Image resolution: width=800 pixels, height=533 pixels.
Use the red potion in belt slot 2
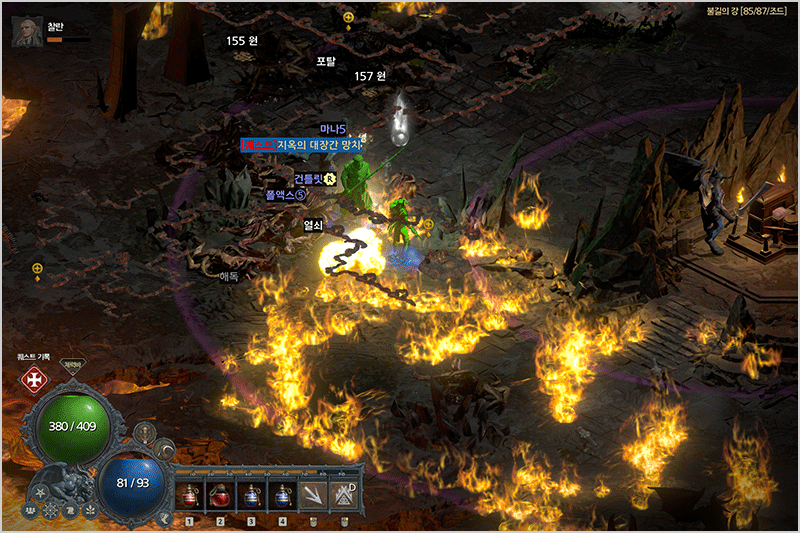pos(220,496)
